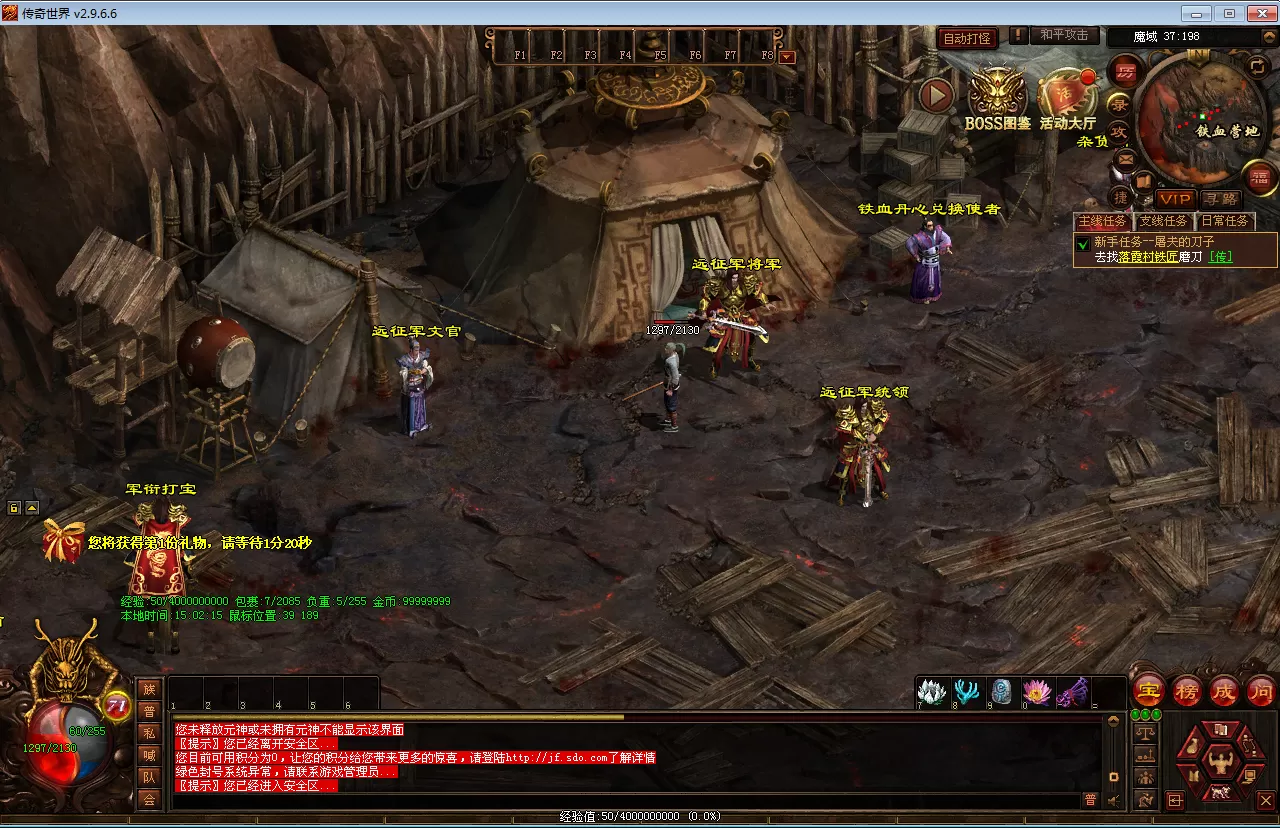The image size is (1280, 828).
Task: Follow the 落霞村铁匠 quest link
Action: pos(1150,257)
